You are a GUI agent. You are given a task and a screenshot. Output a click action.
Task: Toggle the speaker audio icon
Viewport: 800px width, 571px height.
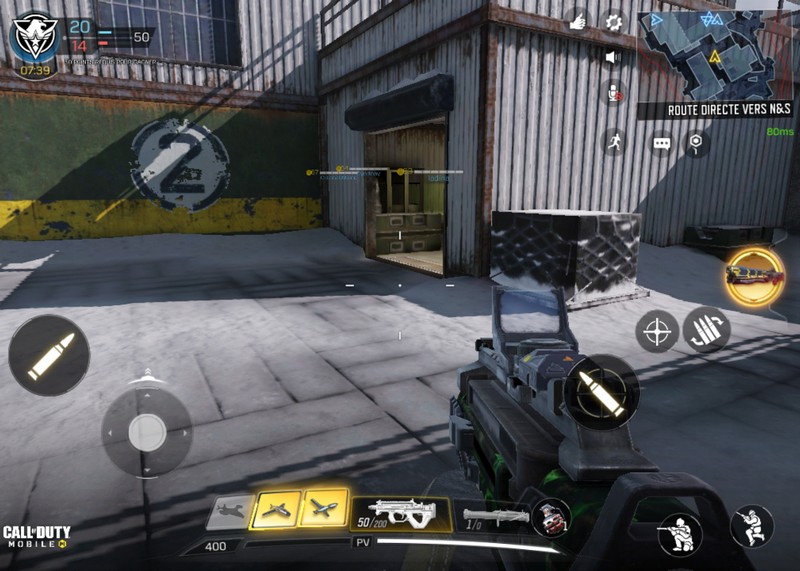[613, 57]
